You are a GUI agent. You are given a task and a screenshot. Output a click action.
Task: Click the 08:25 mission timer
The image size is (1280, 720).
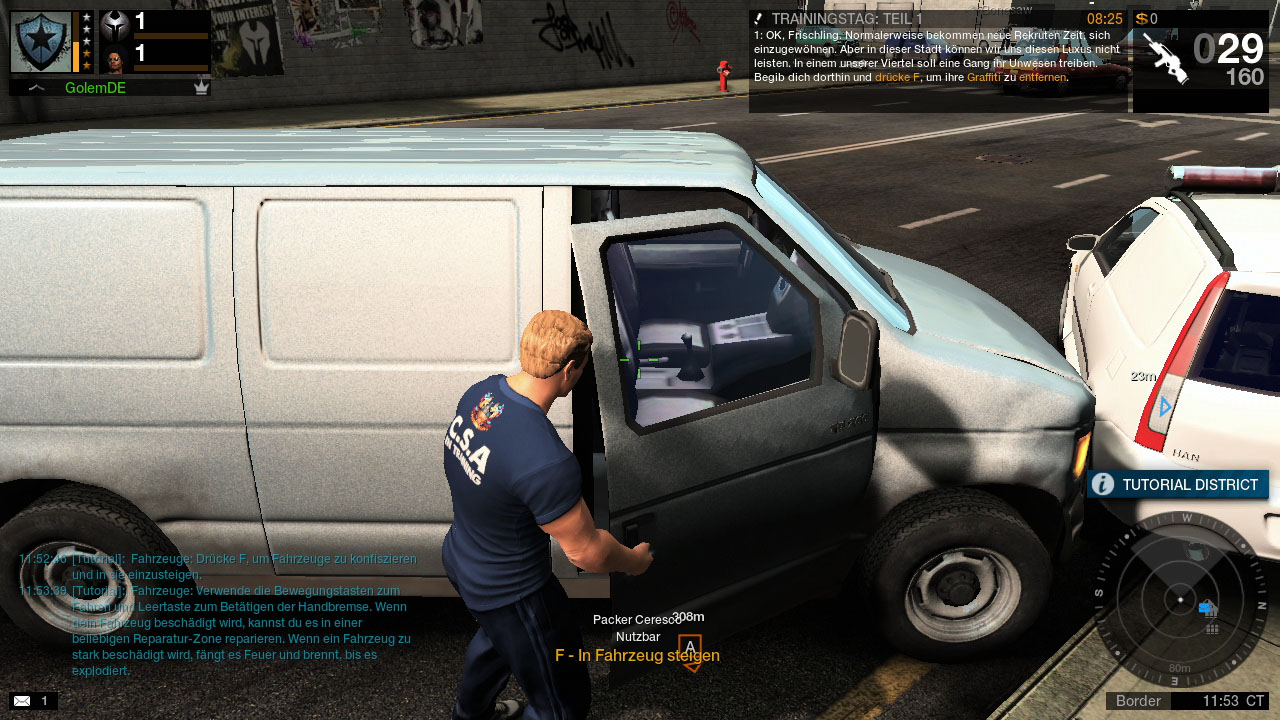pyautogui.click(x=1103, y=18)
